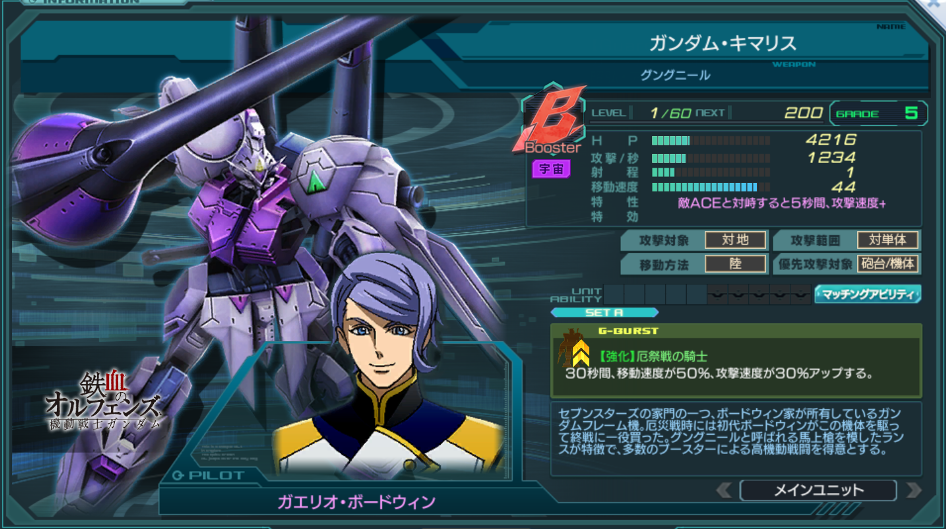
Task: Select the G-BURST 厄祭戦の騎士 skill panel
Action: click(735, 360)
